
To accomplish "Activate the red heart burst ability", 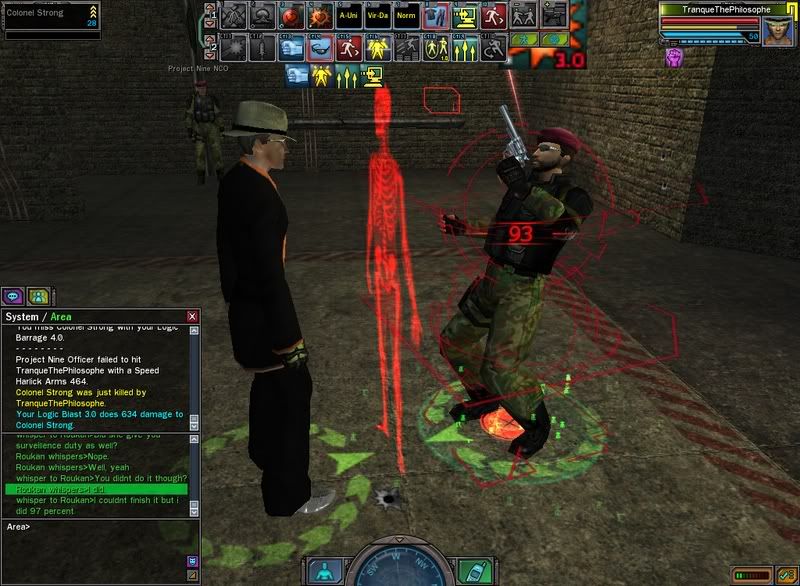I will click(320, 15).
